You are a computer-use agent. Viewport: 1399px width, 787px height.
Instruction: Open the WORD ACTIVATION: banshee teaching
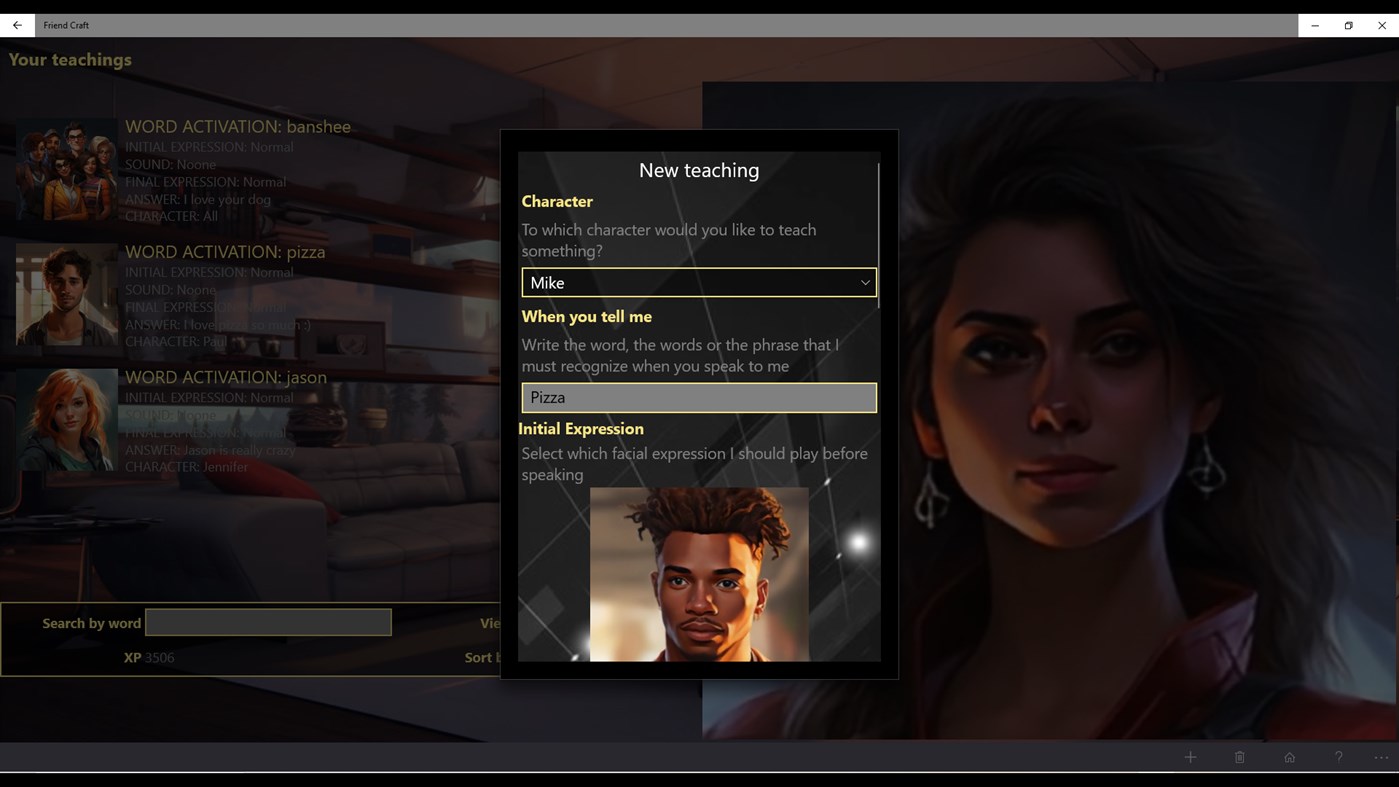[x=238, y=126]
